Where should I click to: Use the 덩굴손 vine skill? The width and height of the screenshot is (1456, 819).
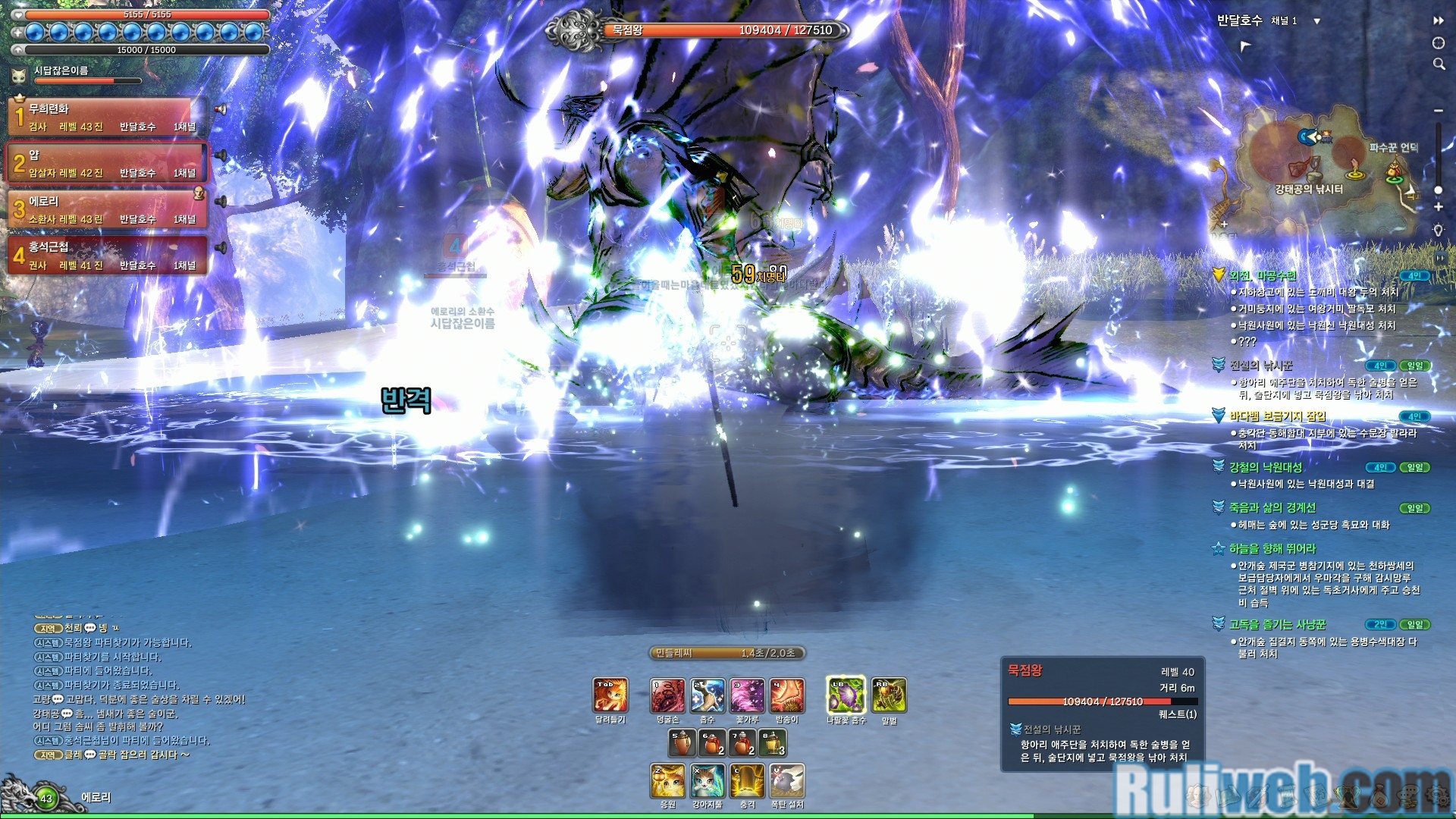point(667,695)
